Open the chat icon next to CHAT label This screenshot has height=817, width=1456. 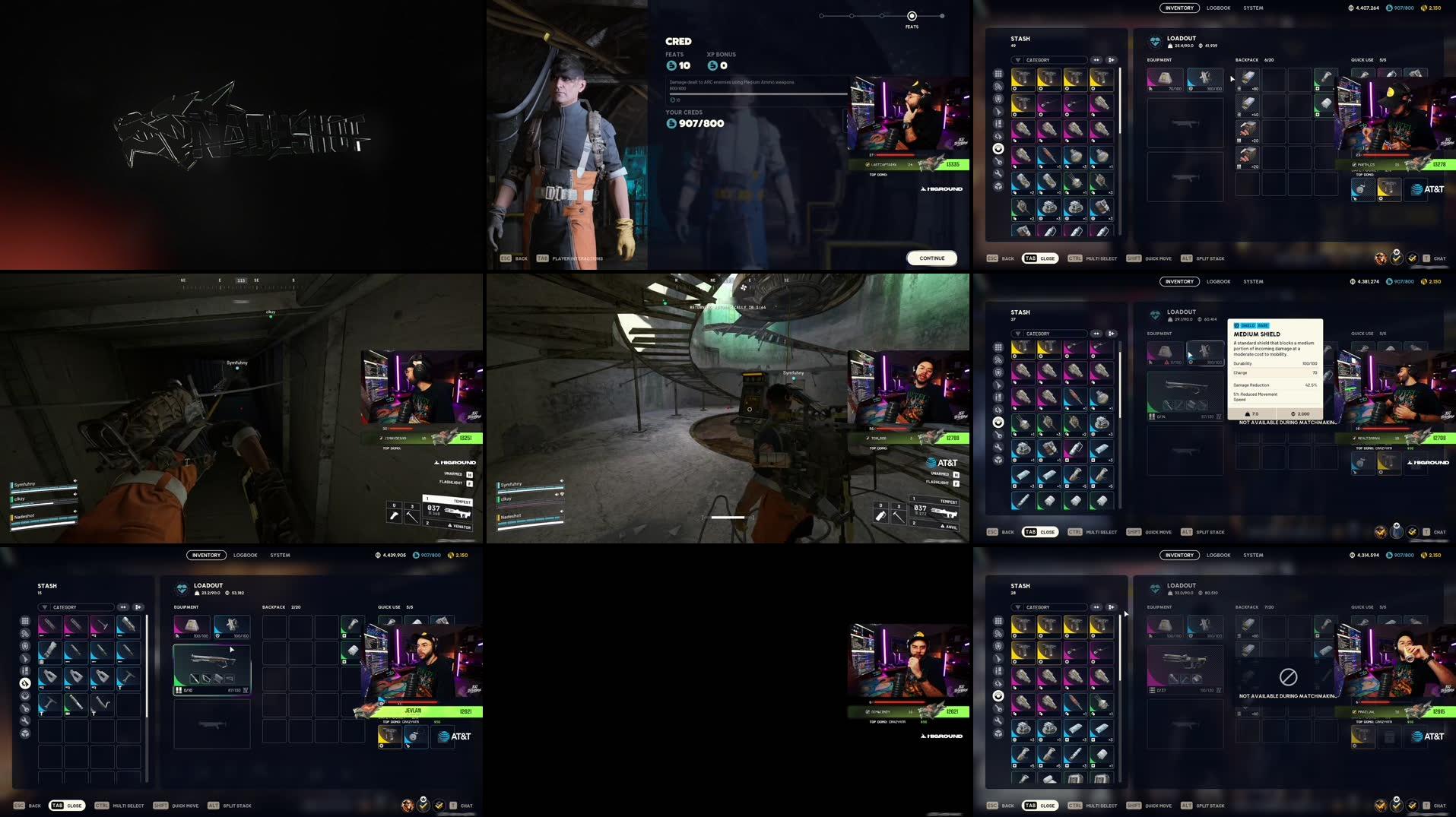click(1427, 258)
